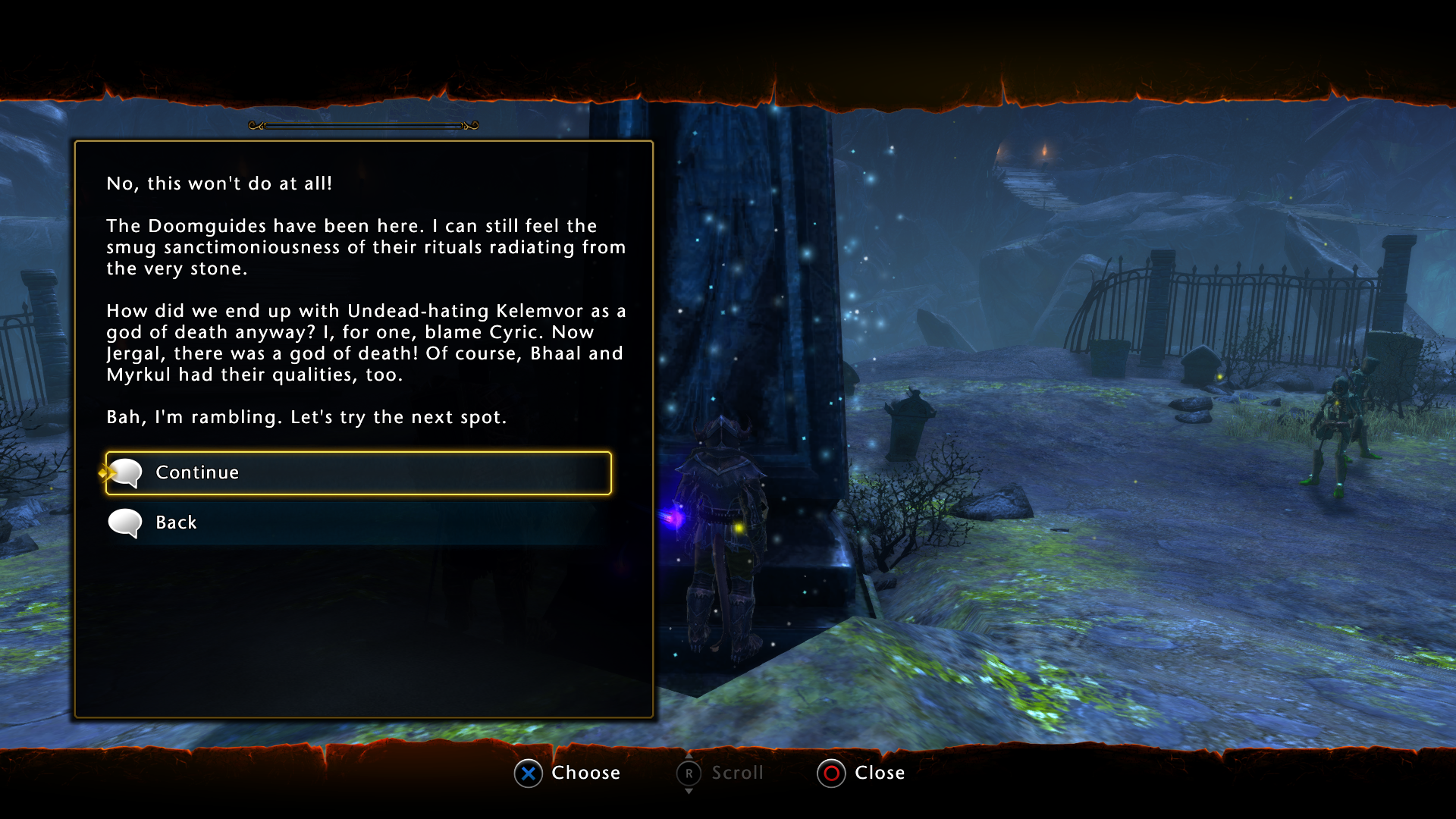
Task: Click the speech bubble icon beside Back
Action: pyautogui.click(x=124, y=522)
